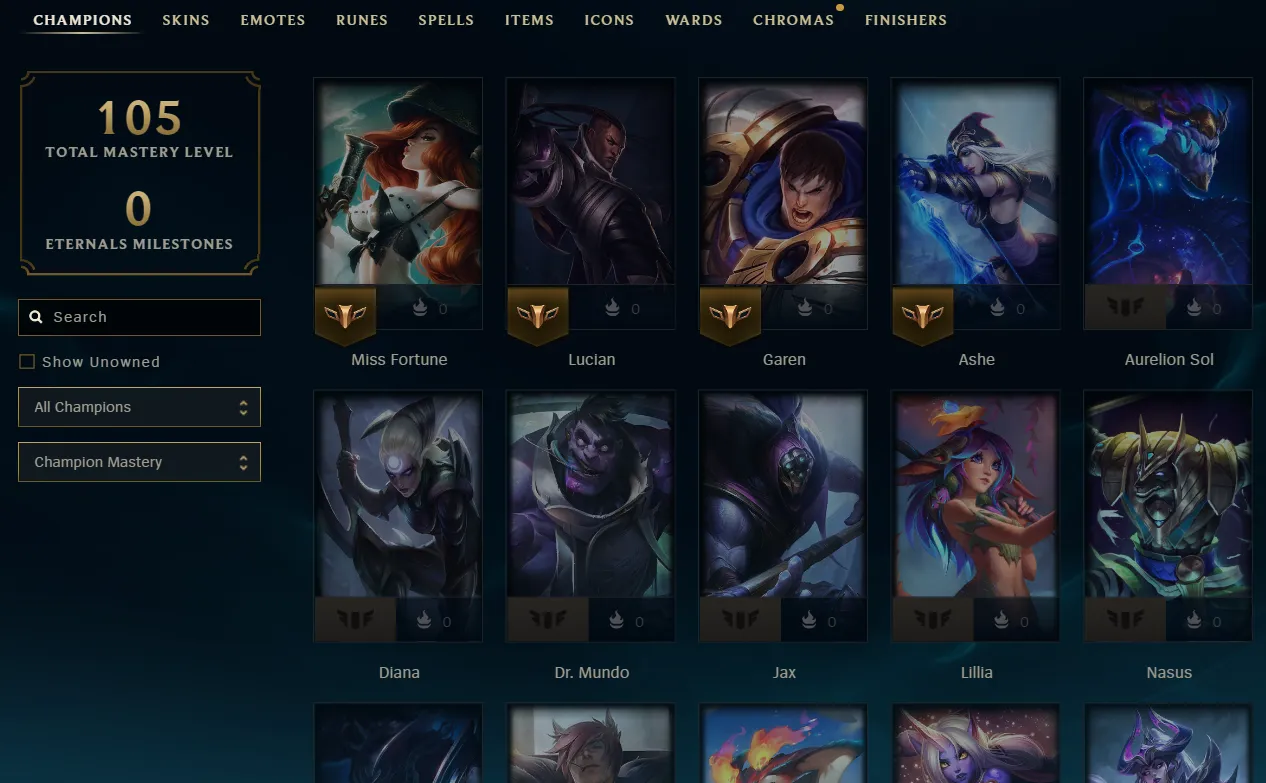Show the Spells tab

(x=446, y=20)
